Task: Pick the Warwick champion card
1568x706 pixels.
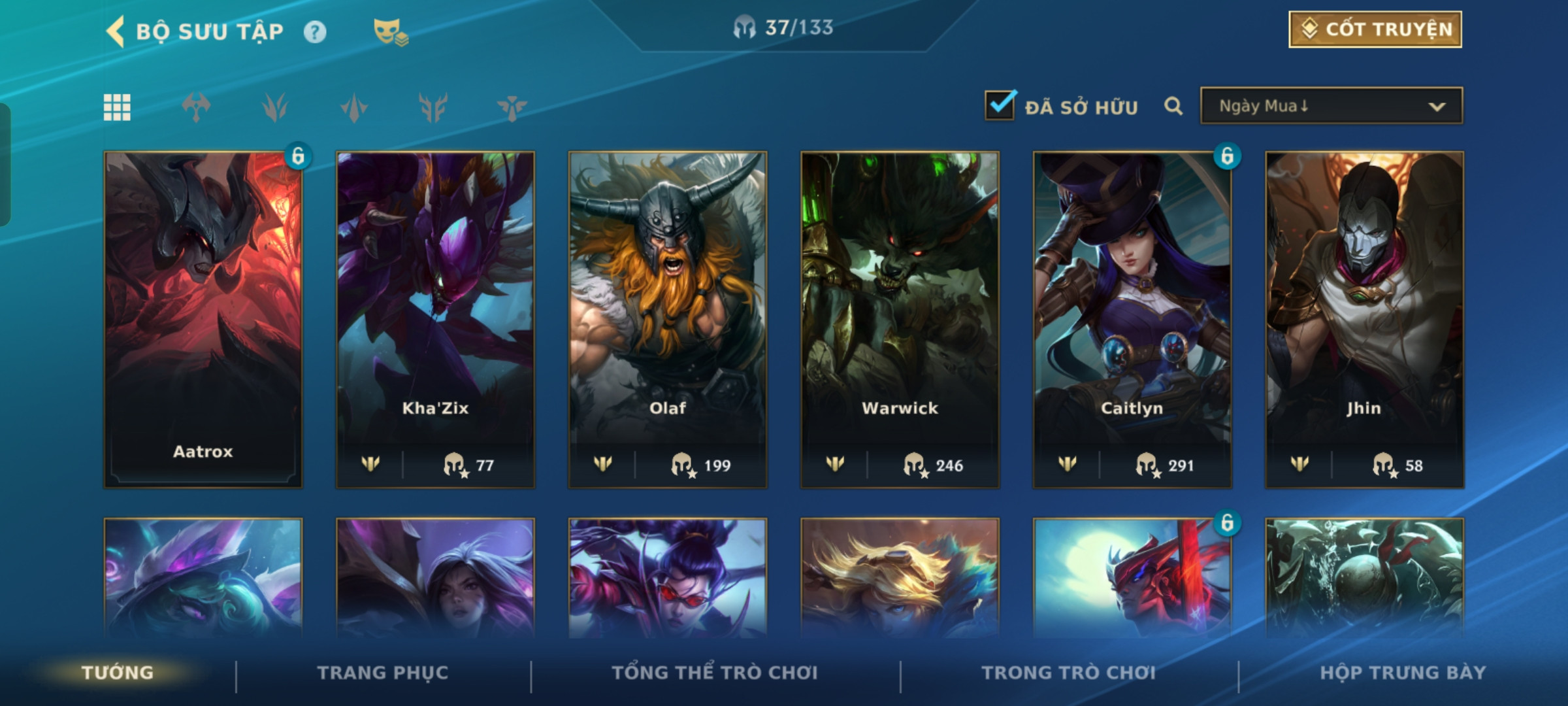Action: click(900, 320)
